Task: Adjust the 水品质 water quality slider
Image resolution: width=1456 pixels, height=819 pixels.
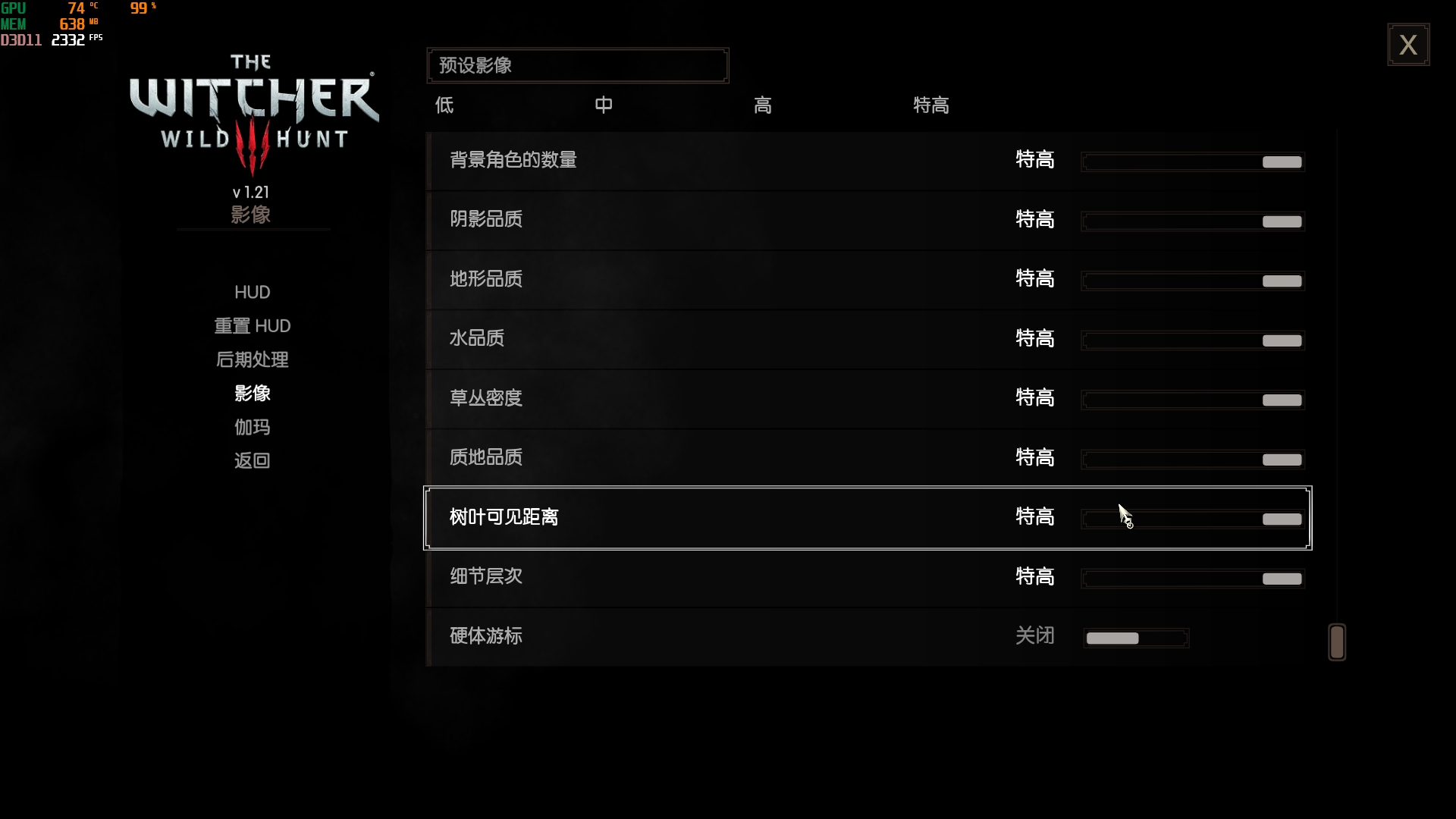Action: (x=1192, y=340)
